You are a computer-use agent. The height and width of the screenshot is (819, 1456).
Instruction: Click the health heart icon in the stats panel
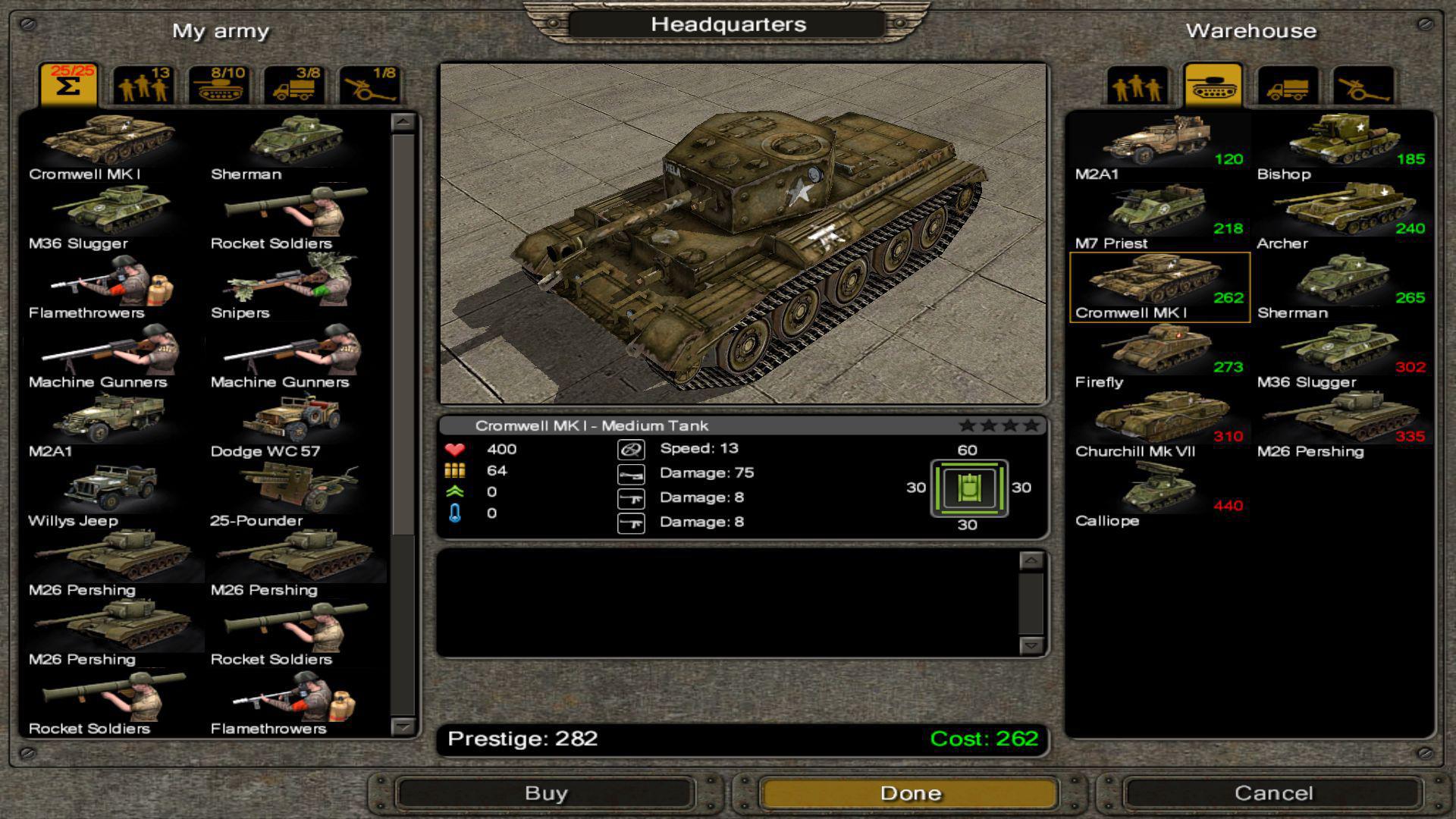pyautogui.click(x=455, y=449)
